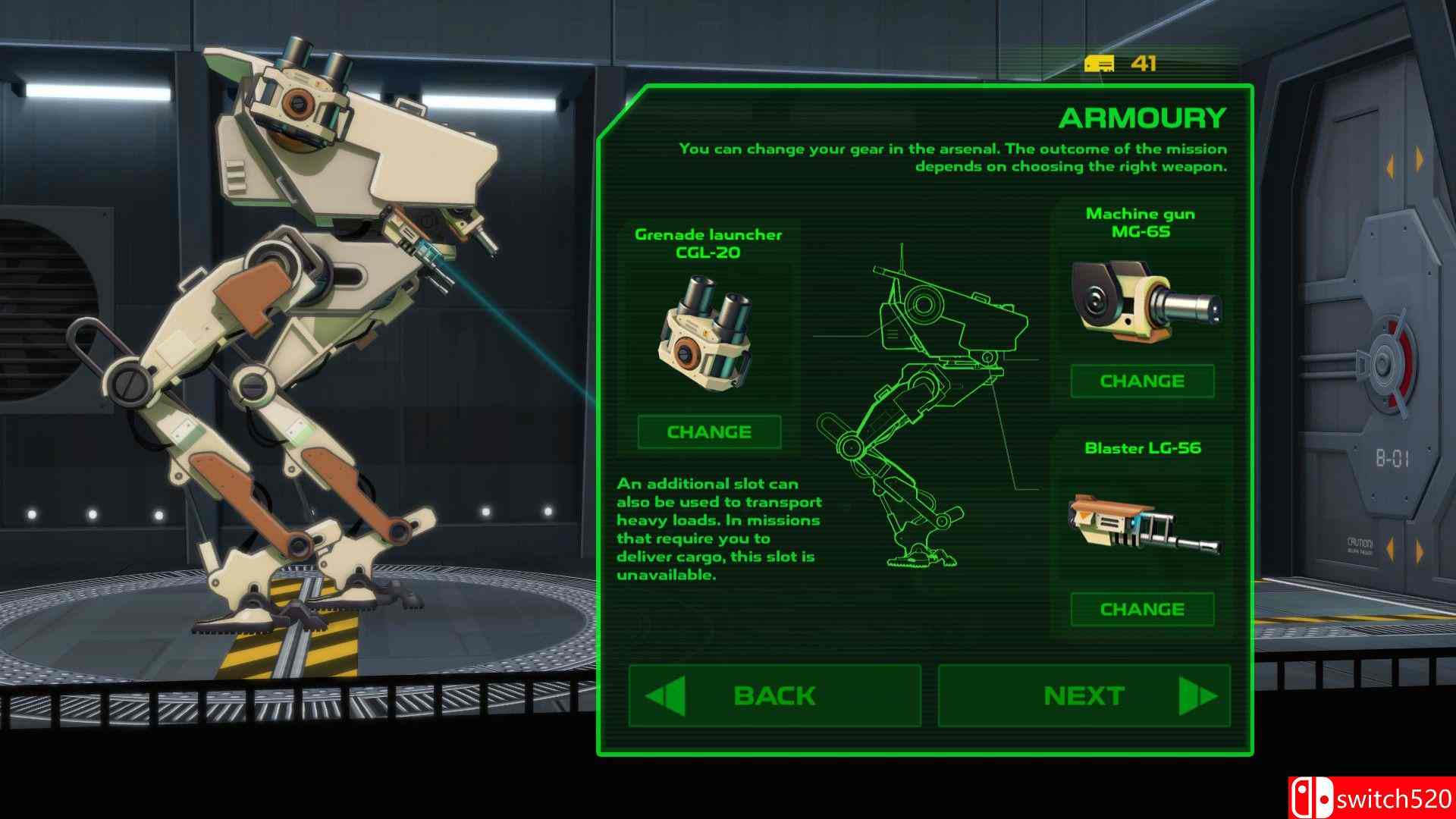The height and width of the screenshot is (819, 1456).
Task: Change the Blaster LG-56 weapon
Action: 1142,610
